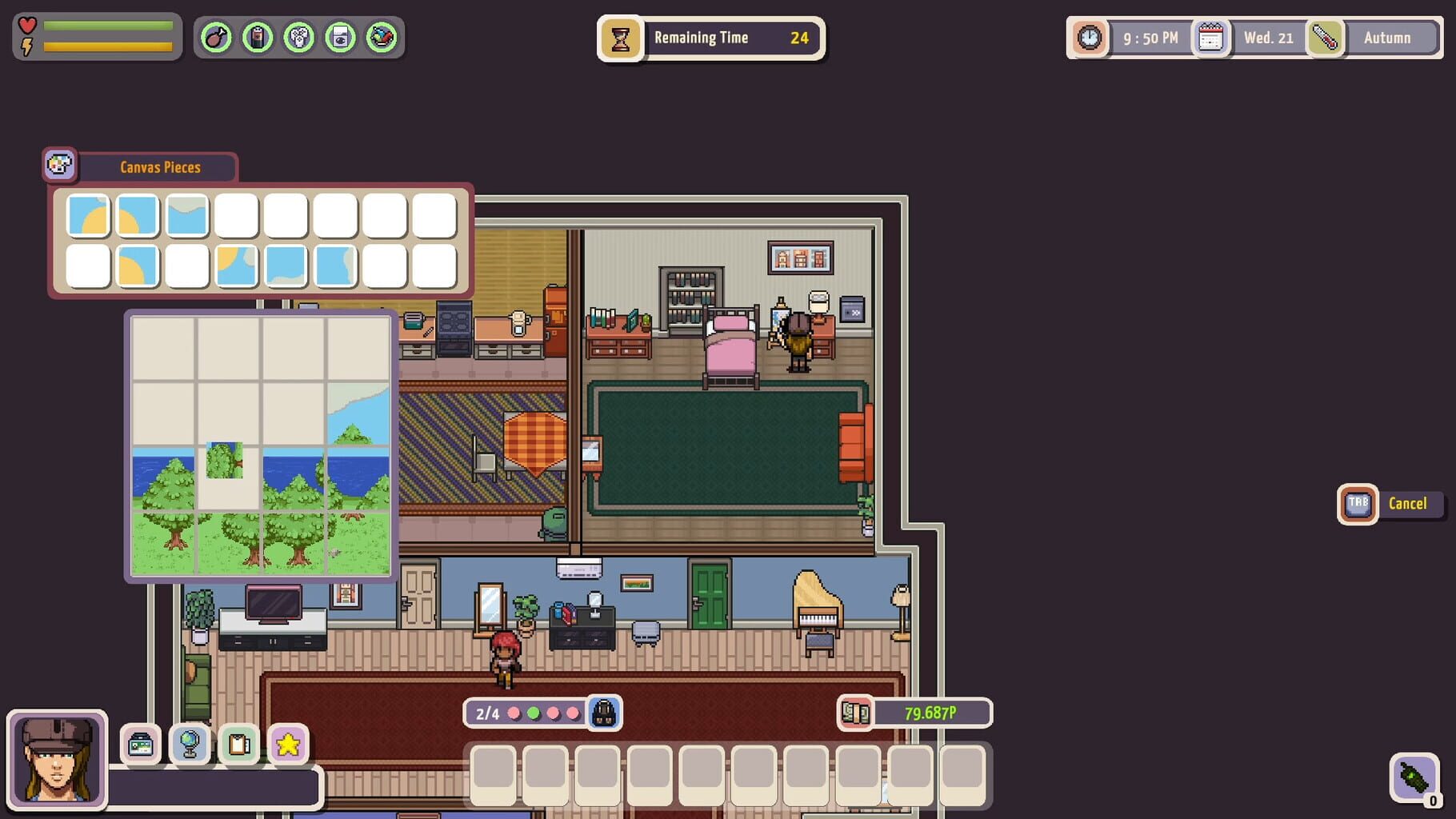Viewport: 1456px width, 819px height.
Task: Click the yellow energy bar
Action: pyautogui.click(x=108, y=47)
